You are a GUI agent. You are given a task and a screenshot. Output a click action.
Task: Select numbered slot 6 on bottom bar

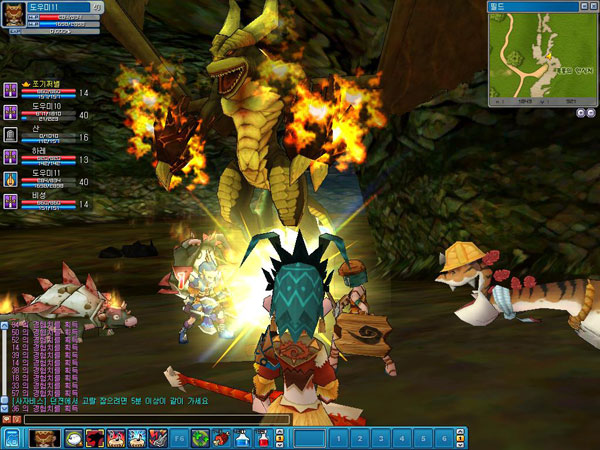(443, 438)
